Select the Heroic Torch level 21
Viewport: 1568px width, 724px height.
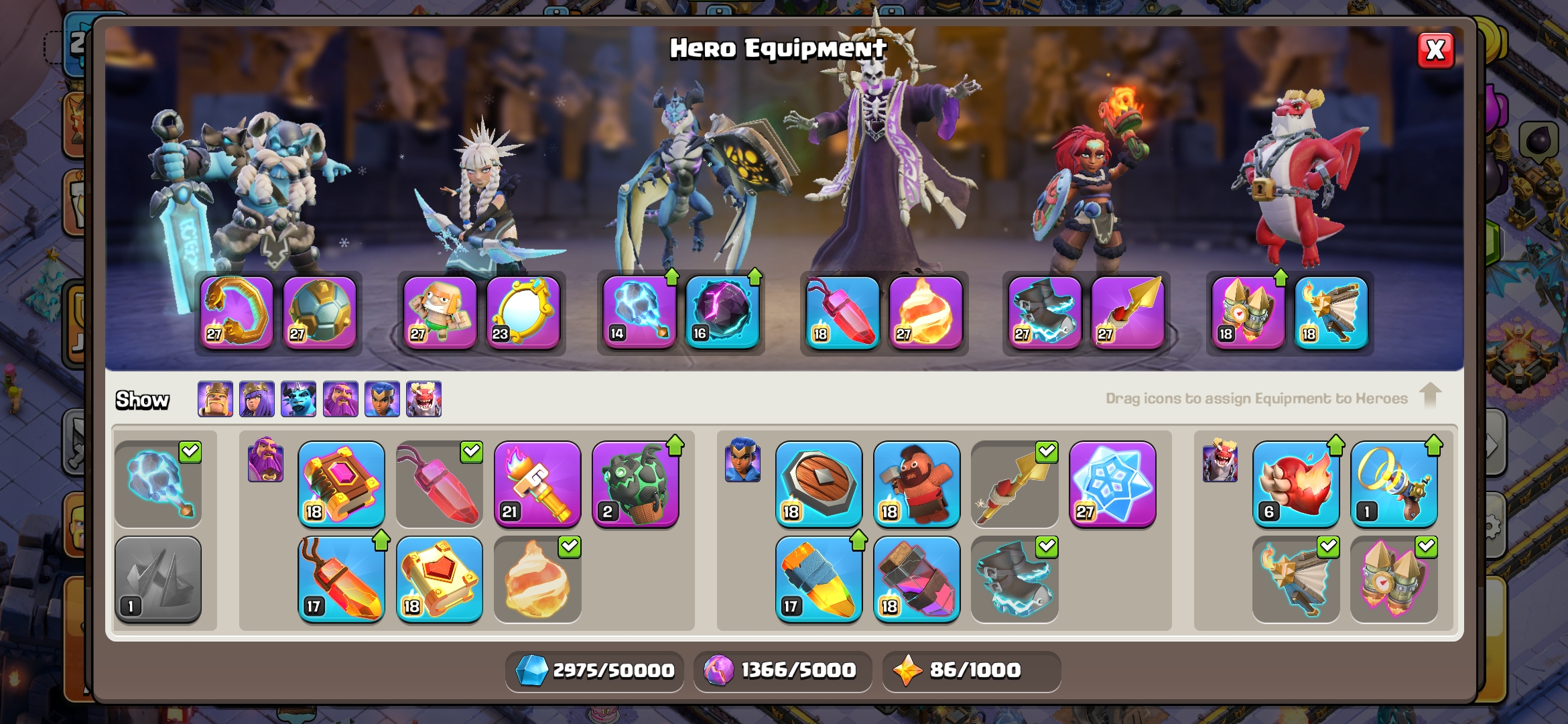click(x=537, y=484)
